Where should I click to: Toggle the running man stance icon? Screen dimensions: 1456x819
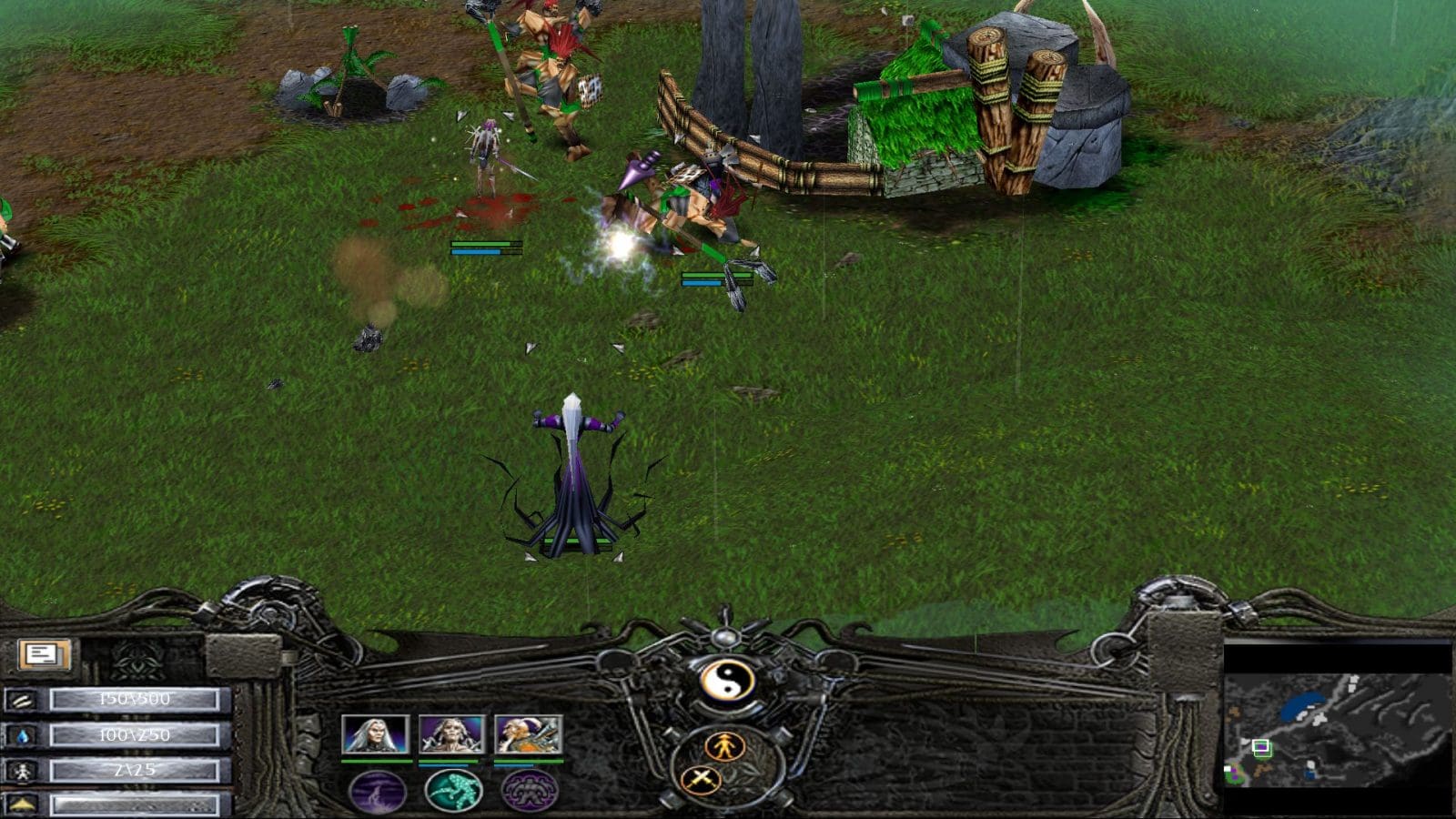(x=725, y=747)
